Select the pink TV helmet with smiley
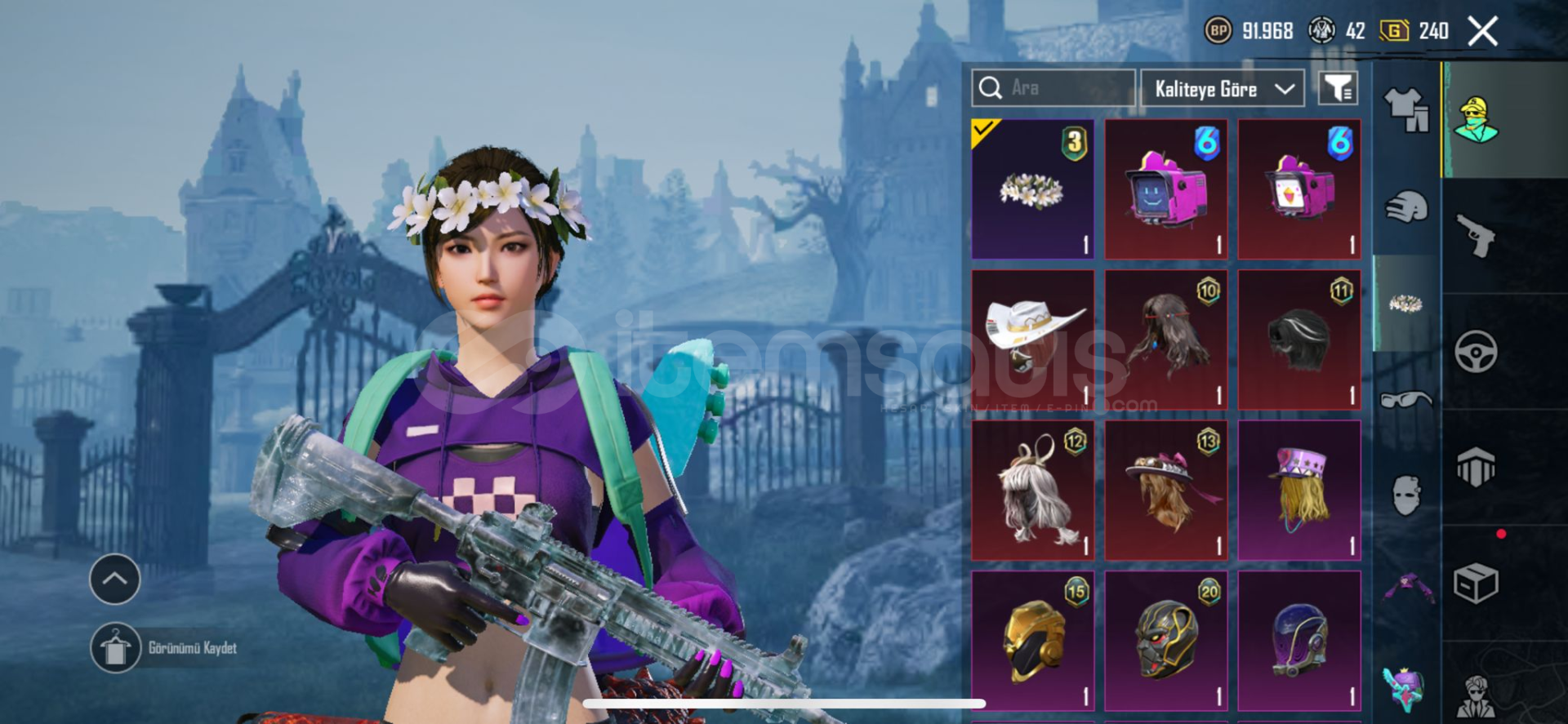The width and height of the screenshot is (1568, 724). [1165, 189]
